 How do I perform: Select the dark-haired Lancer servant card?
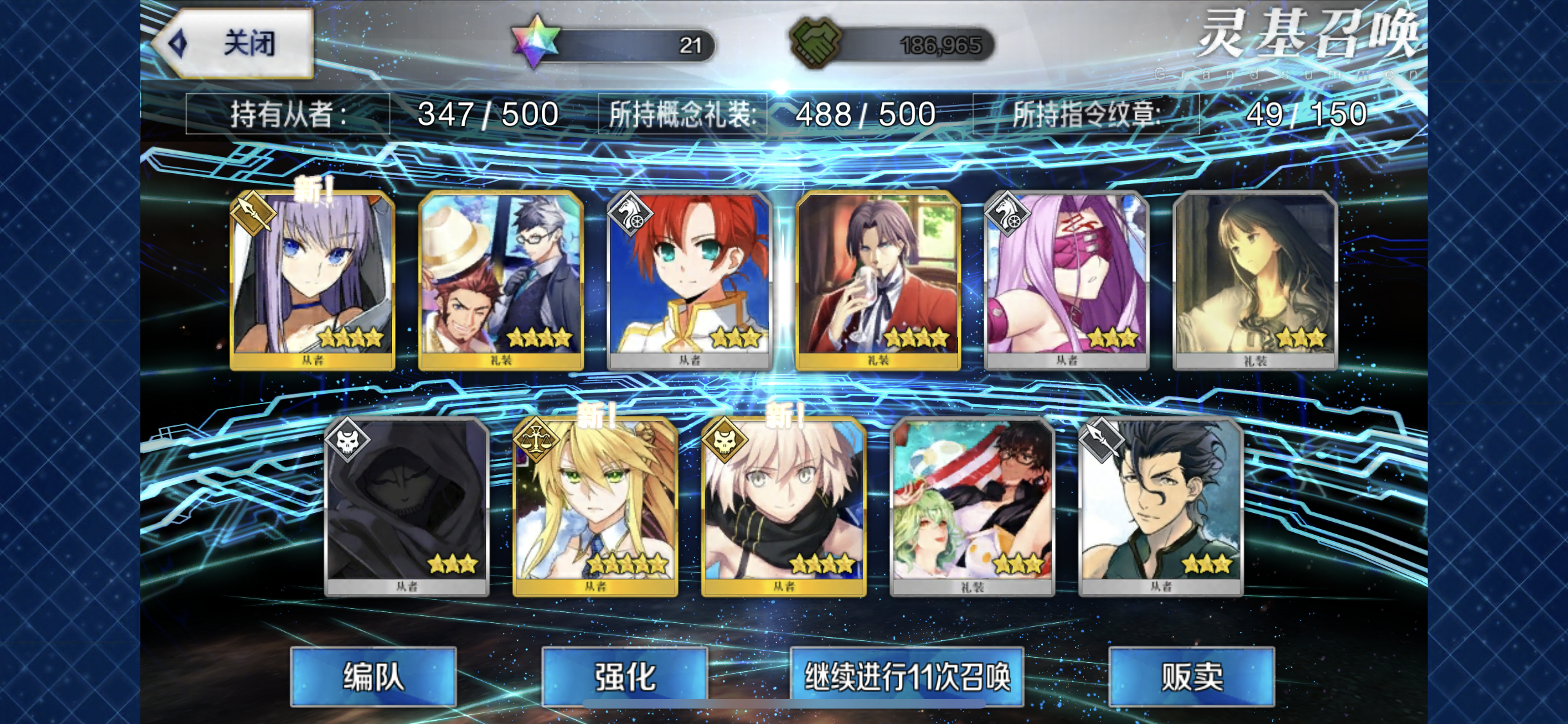(1161, 507)
